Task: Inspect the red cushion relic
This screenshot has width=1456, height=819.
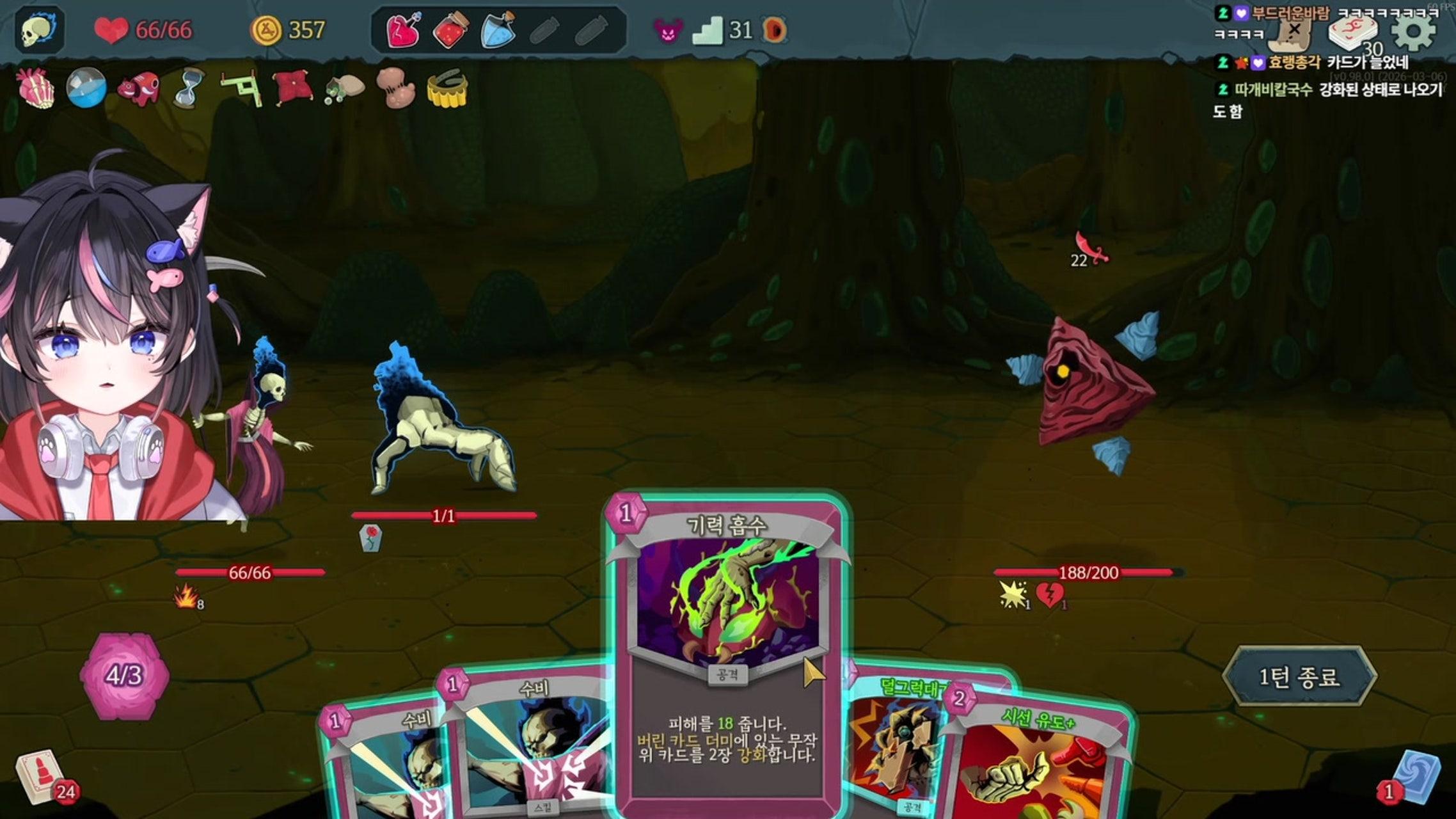Action: pos(292,88)
